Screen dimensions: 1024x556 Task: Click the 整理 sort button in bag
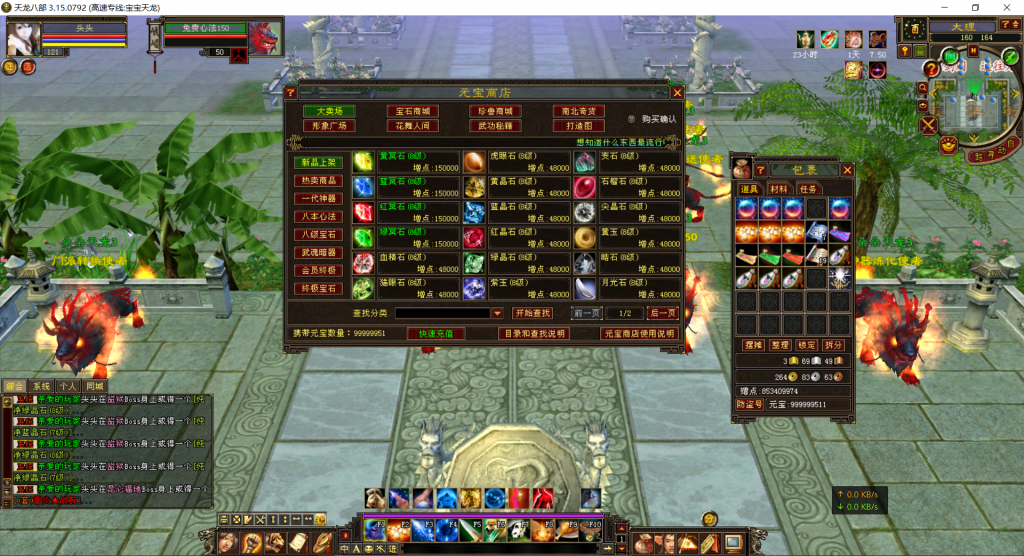pos(779,344)
